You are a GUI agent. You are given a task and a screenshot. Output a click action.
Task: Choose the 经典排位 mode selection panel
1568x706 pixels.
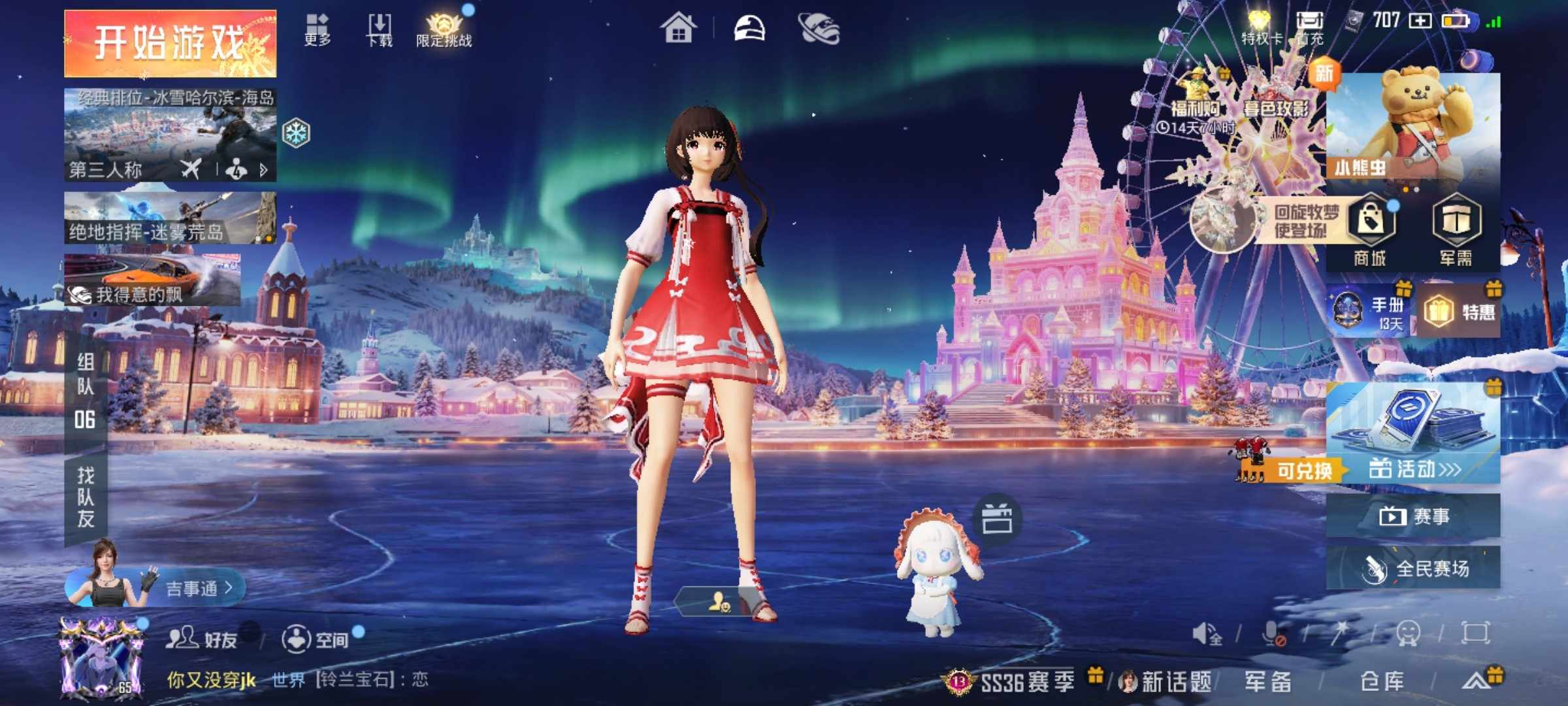170,135
